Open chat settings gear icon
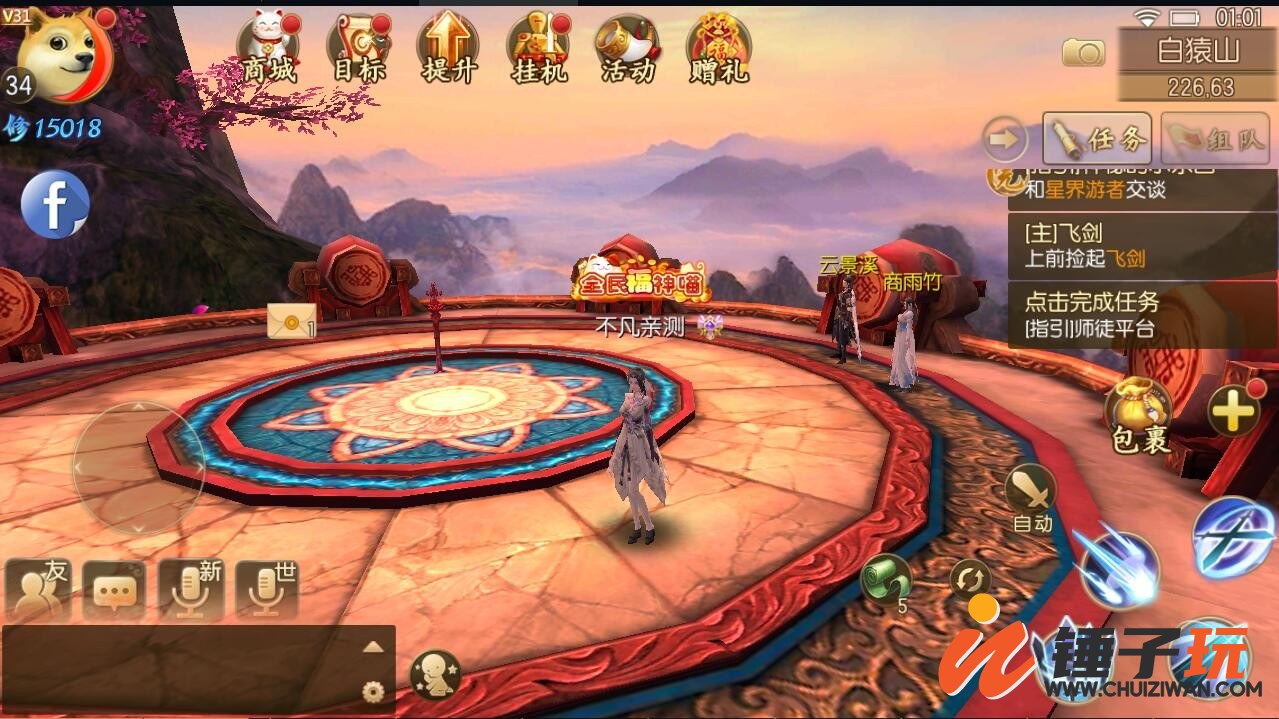 pos(373,691)
